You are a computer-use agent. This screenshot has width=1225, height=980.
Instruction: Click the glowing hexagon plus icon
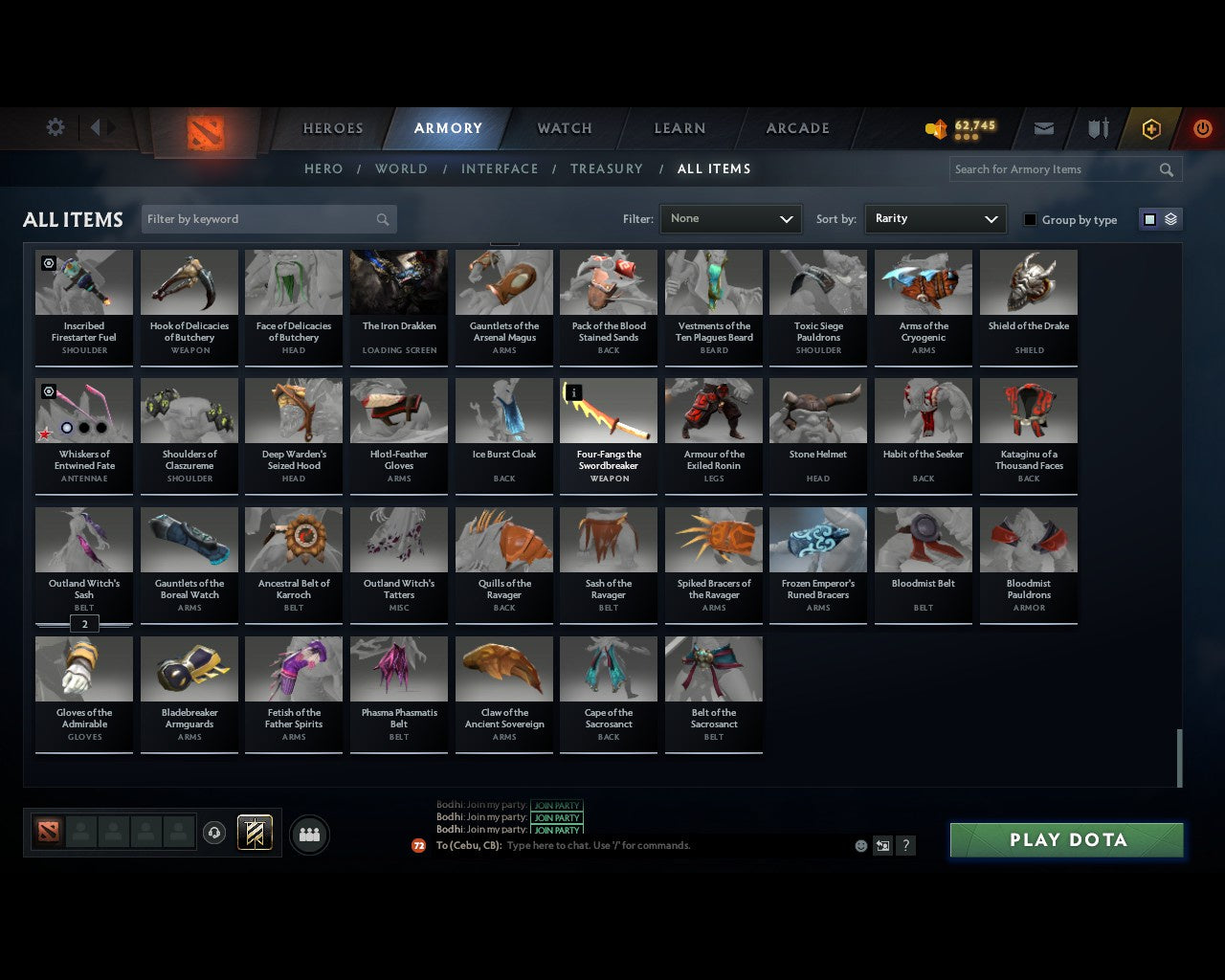click(1150, 128)
